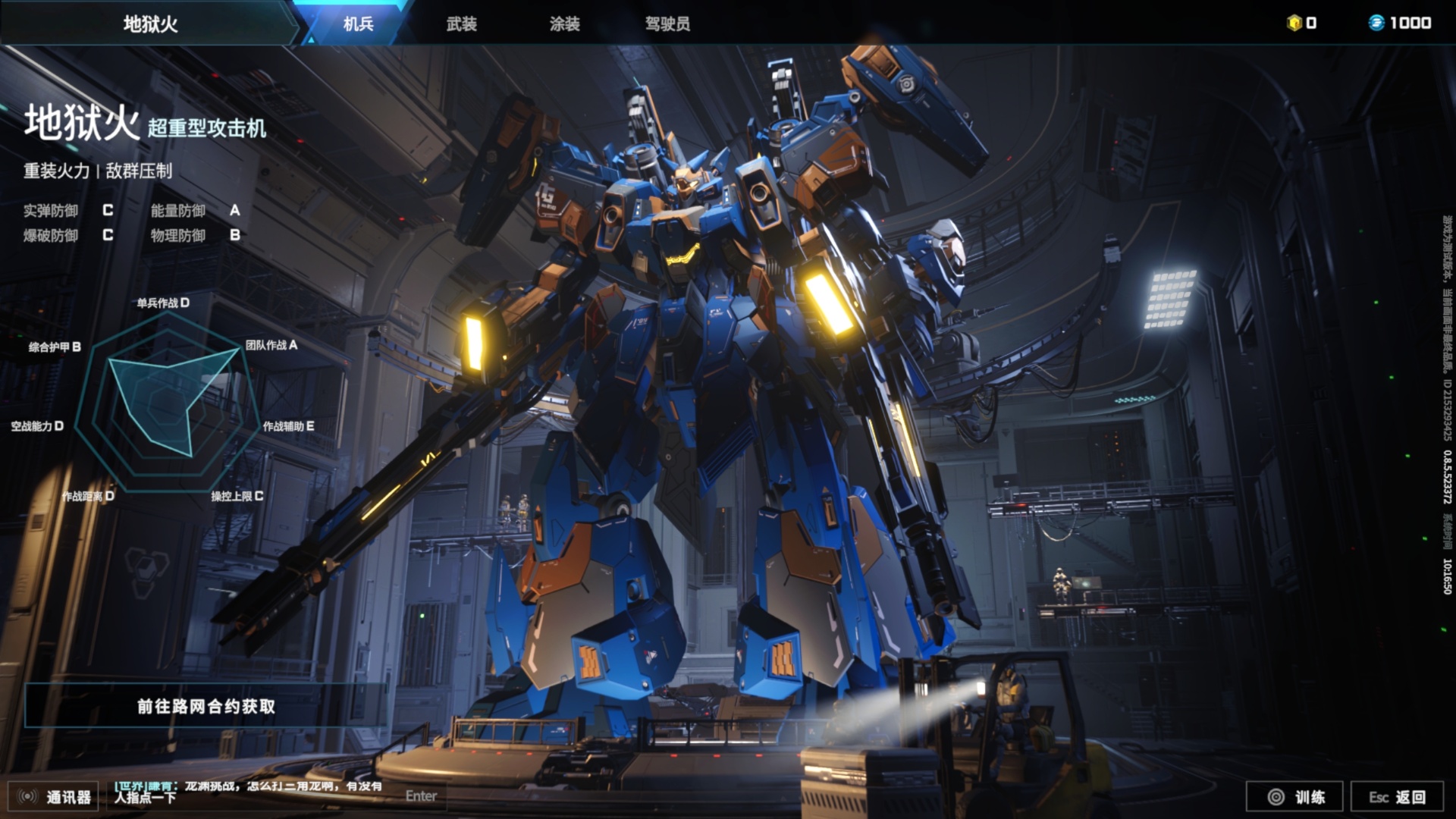
Task: Click the 前往路网合约获取 button
Action: pos(206,706)
